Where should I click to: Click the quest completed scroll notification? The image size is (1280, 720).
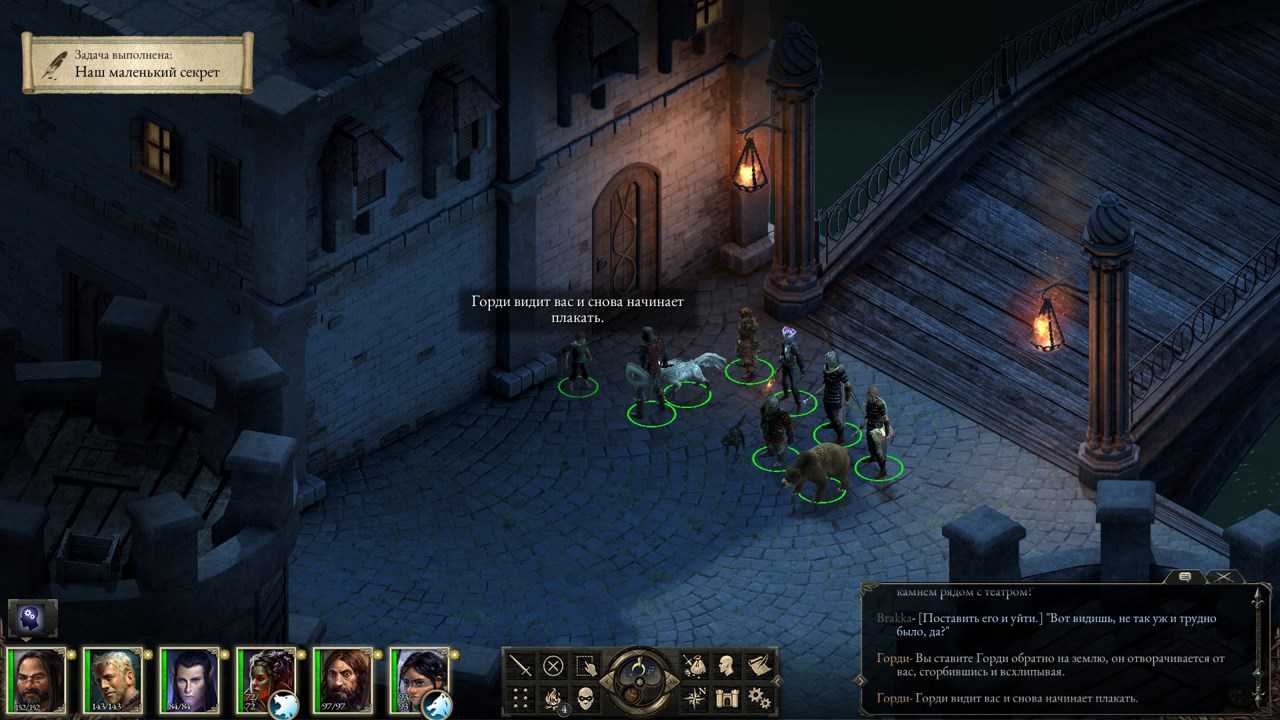click(x=138, y=63)
